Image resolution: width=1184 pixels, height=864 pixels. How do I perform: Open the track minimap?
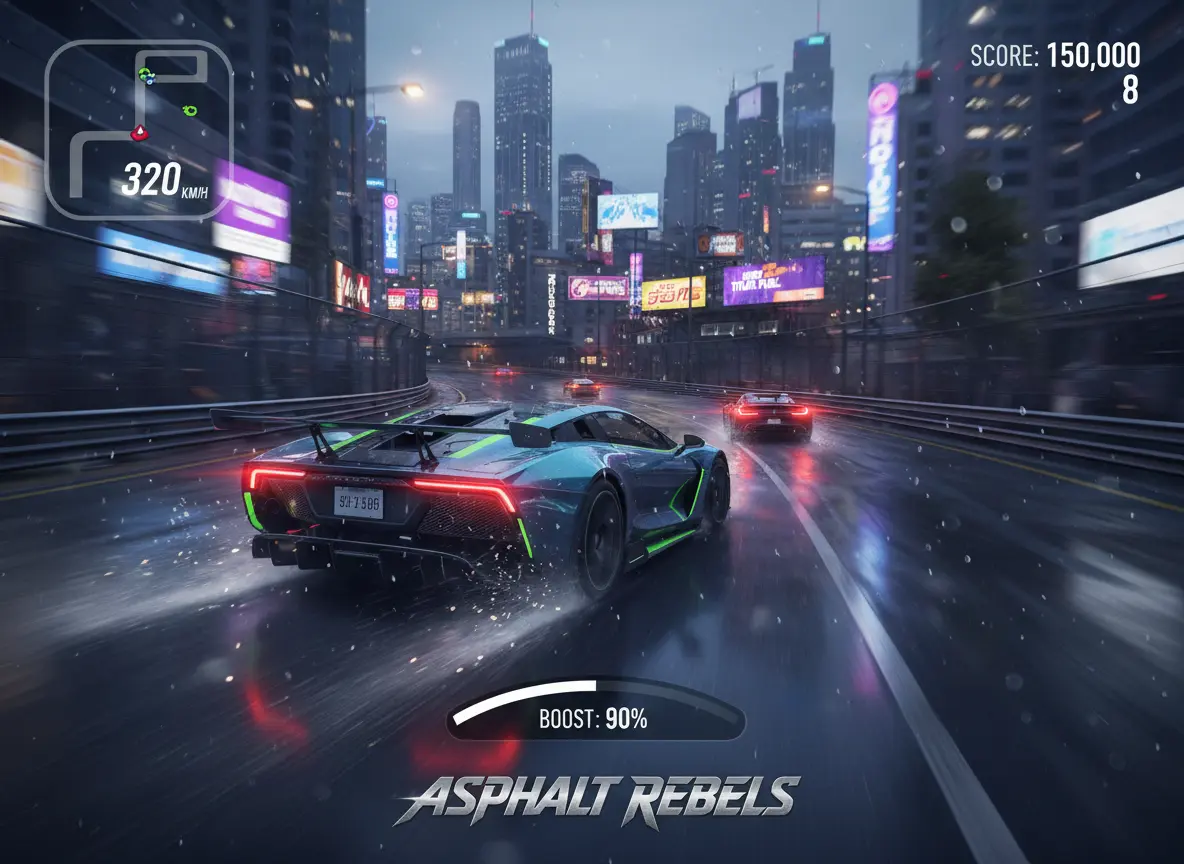click(x=139, y=129)
